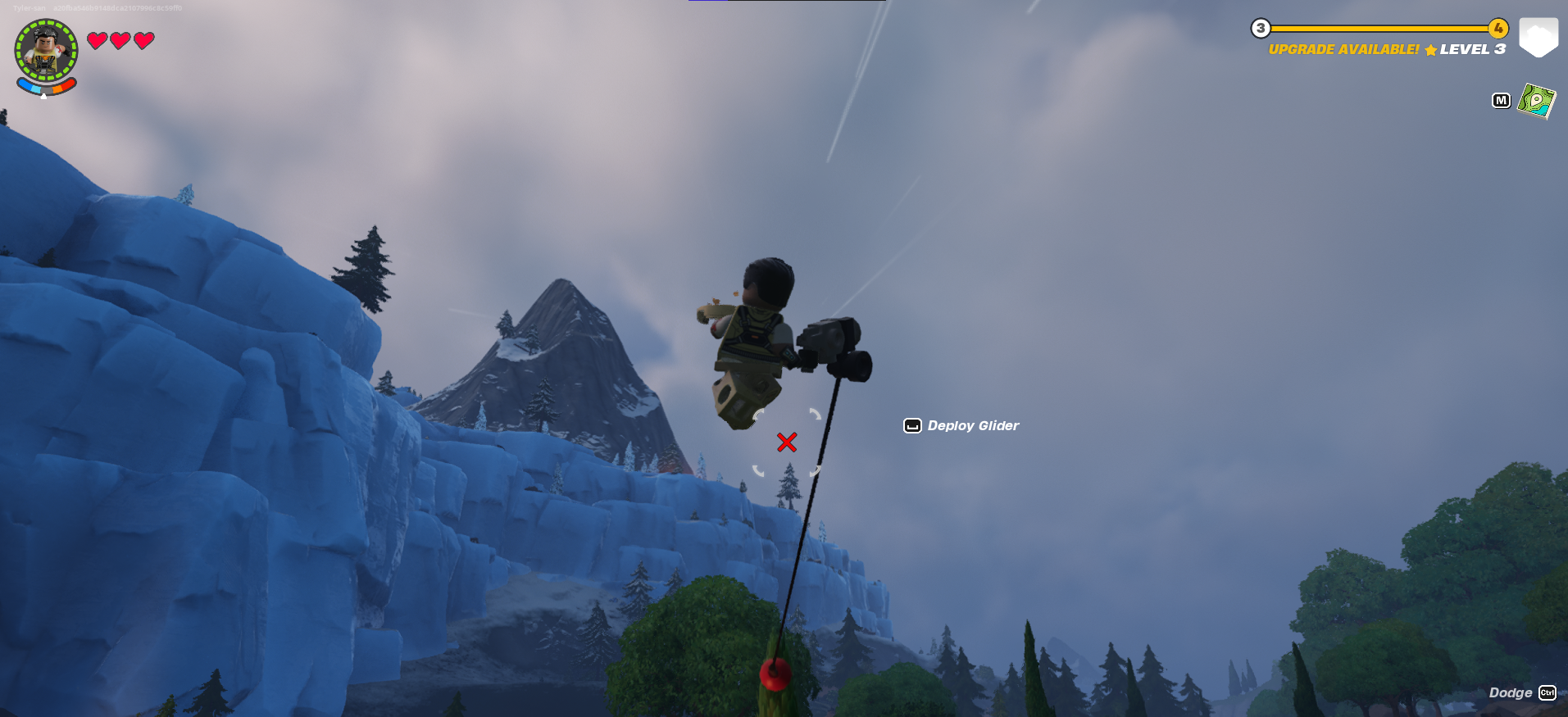Click the green stamina ring around the portrait
The image size is (1568, 717).
[45, 23]
